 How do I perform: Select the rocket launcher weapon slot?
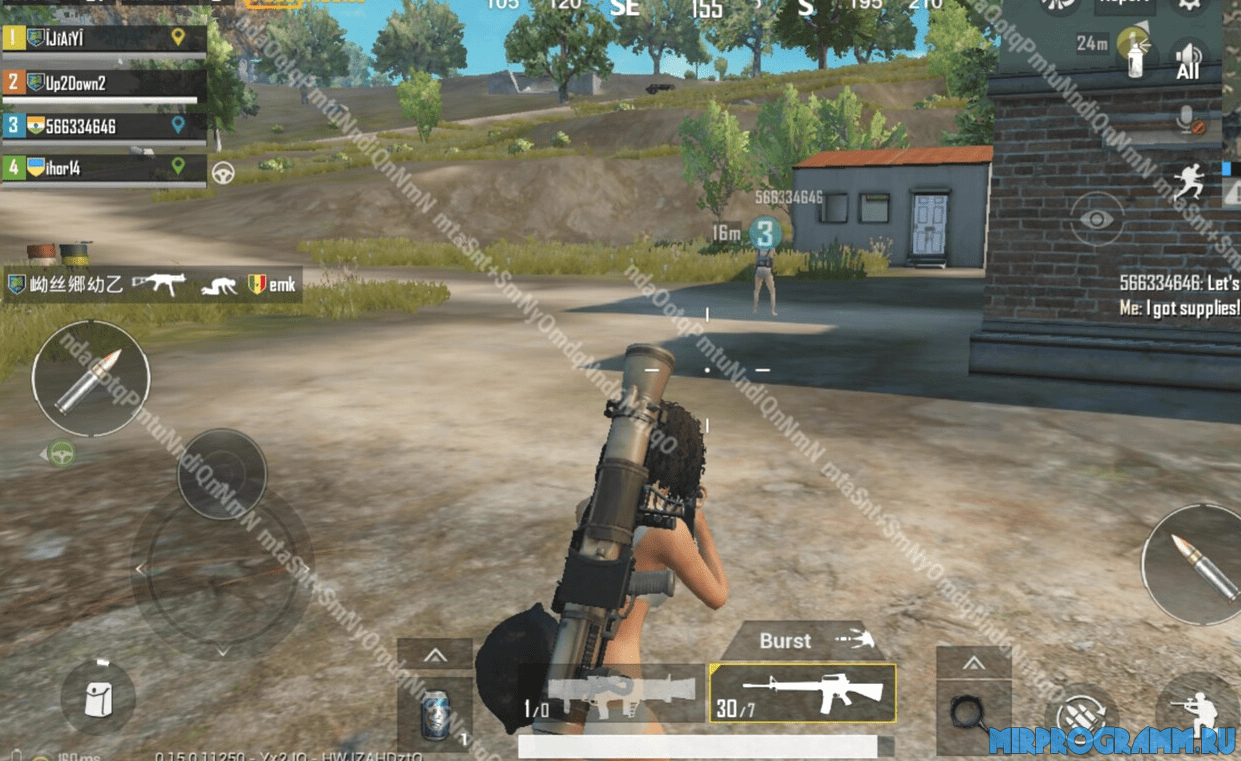coord(610,693)
